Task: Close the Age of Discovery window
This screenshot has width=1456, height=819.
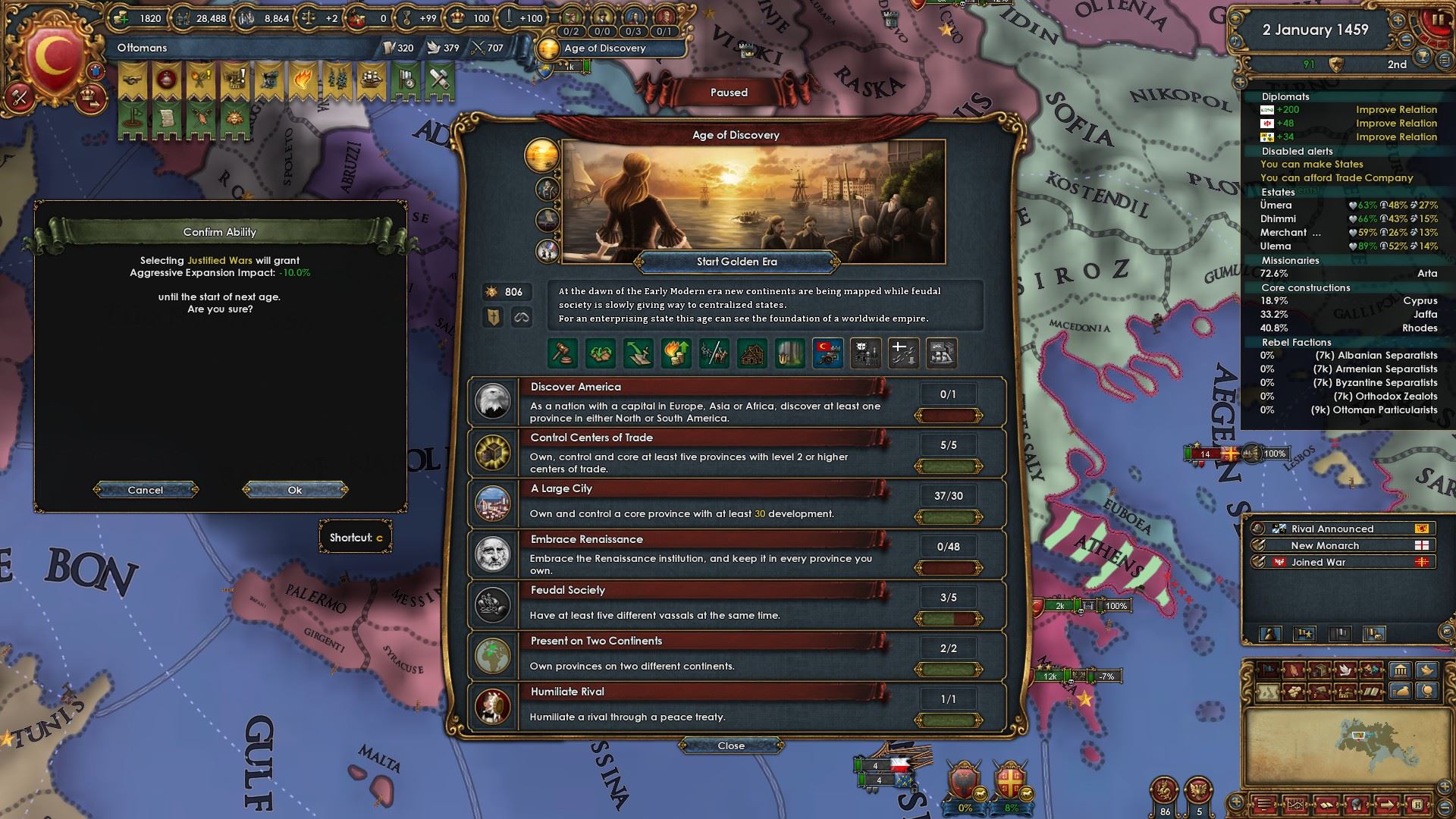Action: [x=731, y=745]
